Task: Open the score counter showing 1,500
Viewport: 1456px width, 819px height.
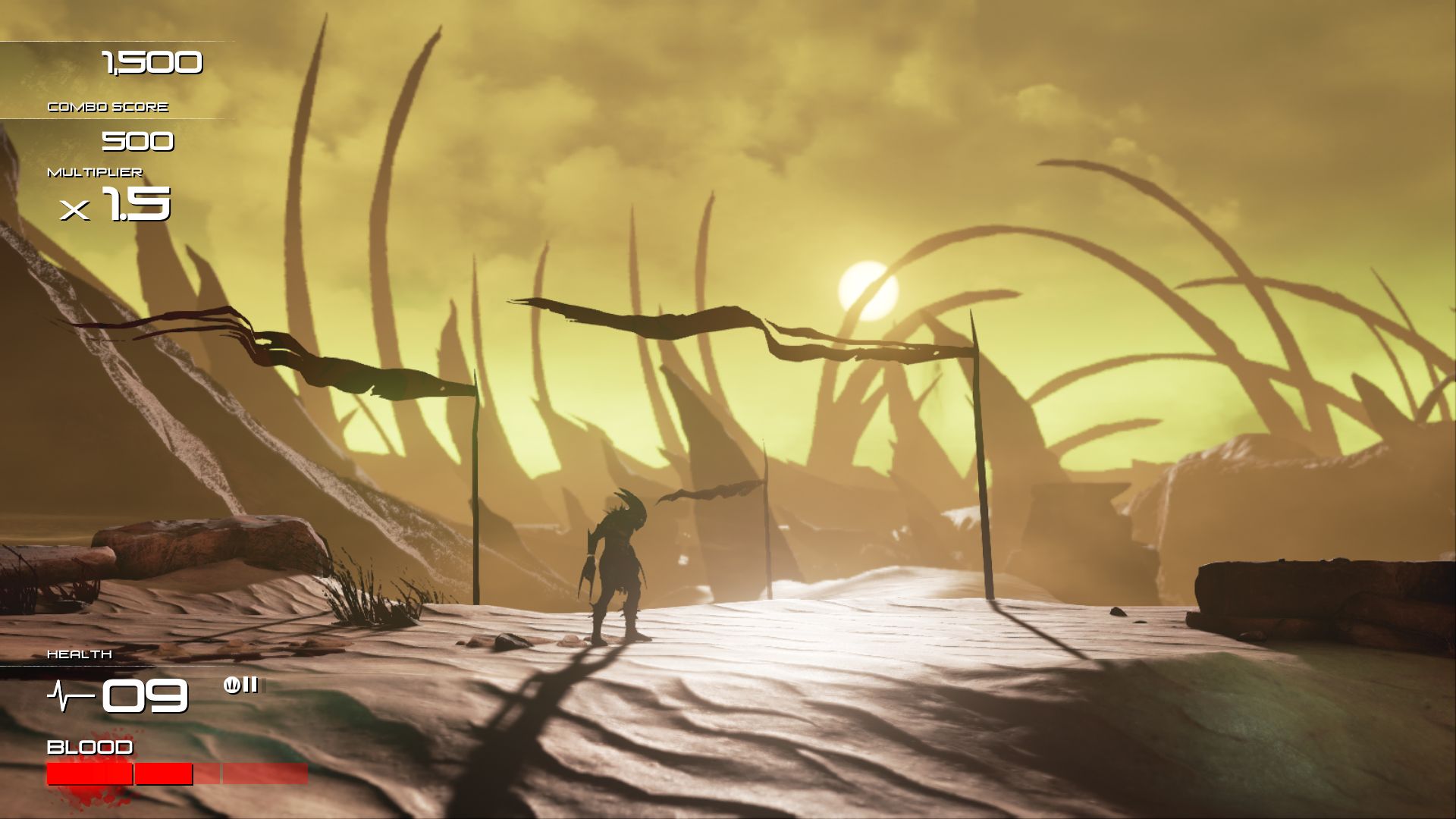Action: 152,62
